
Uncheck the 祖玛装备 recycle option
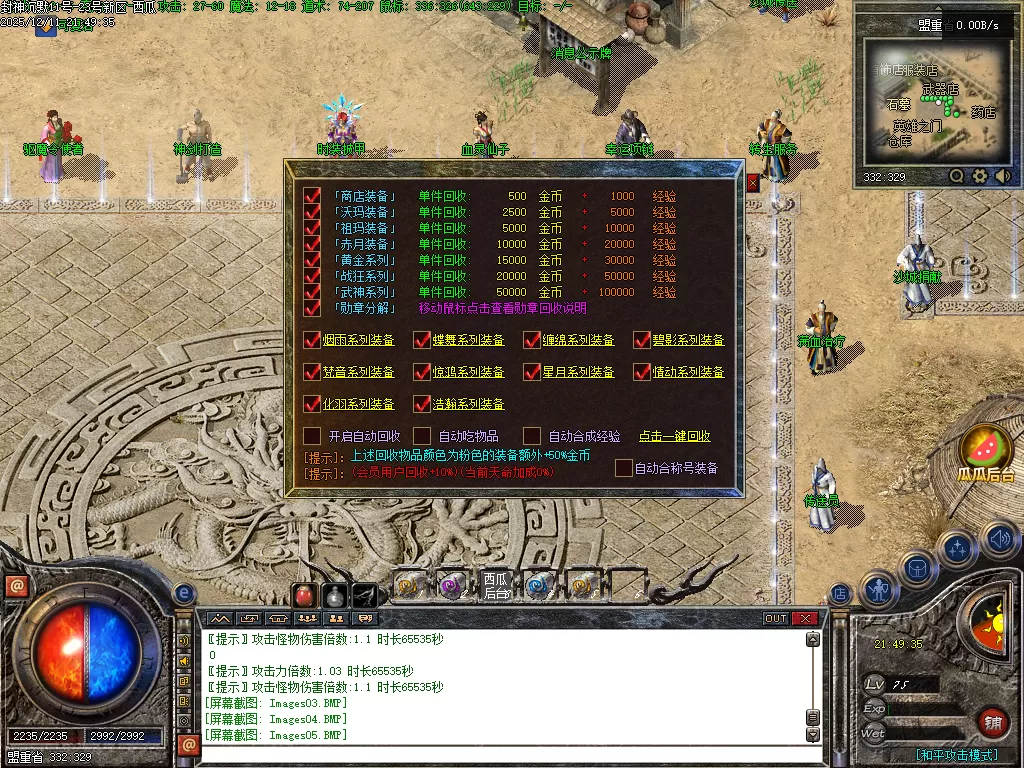313,228
